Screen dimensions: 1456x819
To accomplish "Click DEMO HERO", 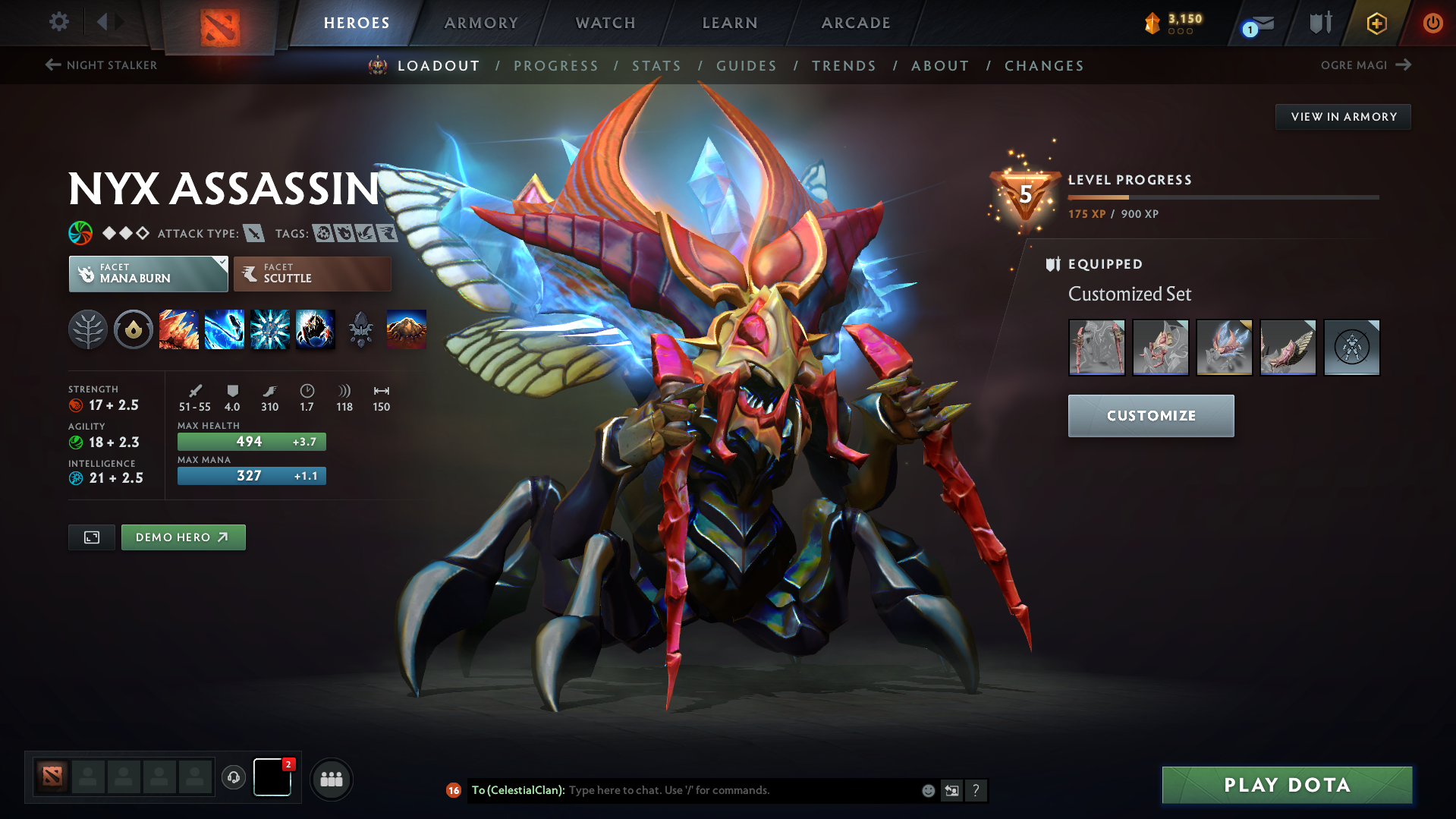I will tap(183, 537).
